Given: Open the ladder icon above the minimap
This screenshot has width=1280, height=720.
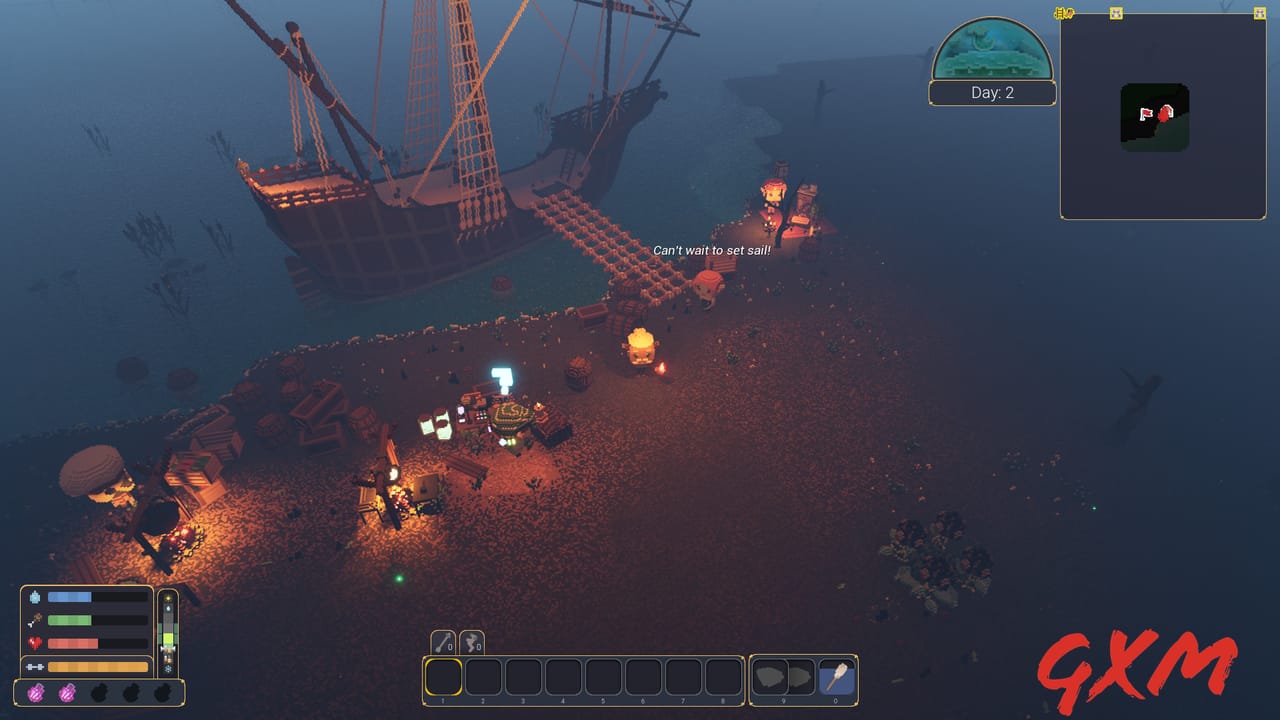Looking at the screenshot, I should pyautogui.click(x=1062, y=13).
